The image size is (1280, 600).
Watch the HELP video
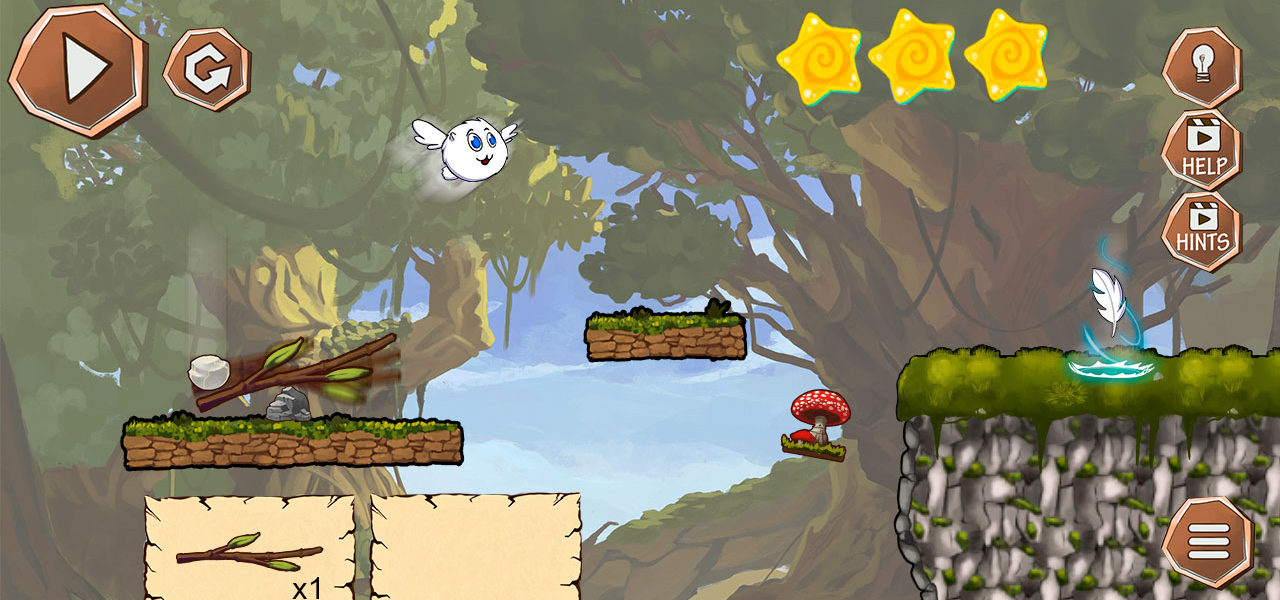point(1201,150)
